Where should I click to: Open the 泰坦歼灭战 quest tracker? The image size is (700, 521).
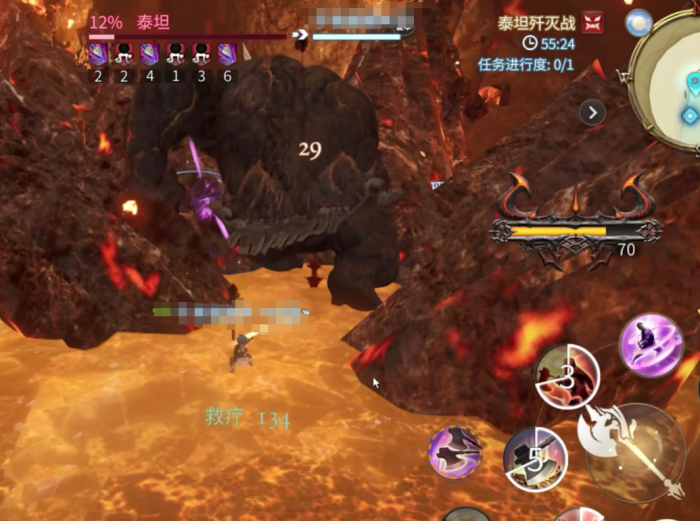pyautogui.click(x=538, y=22)
